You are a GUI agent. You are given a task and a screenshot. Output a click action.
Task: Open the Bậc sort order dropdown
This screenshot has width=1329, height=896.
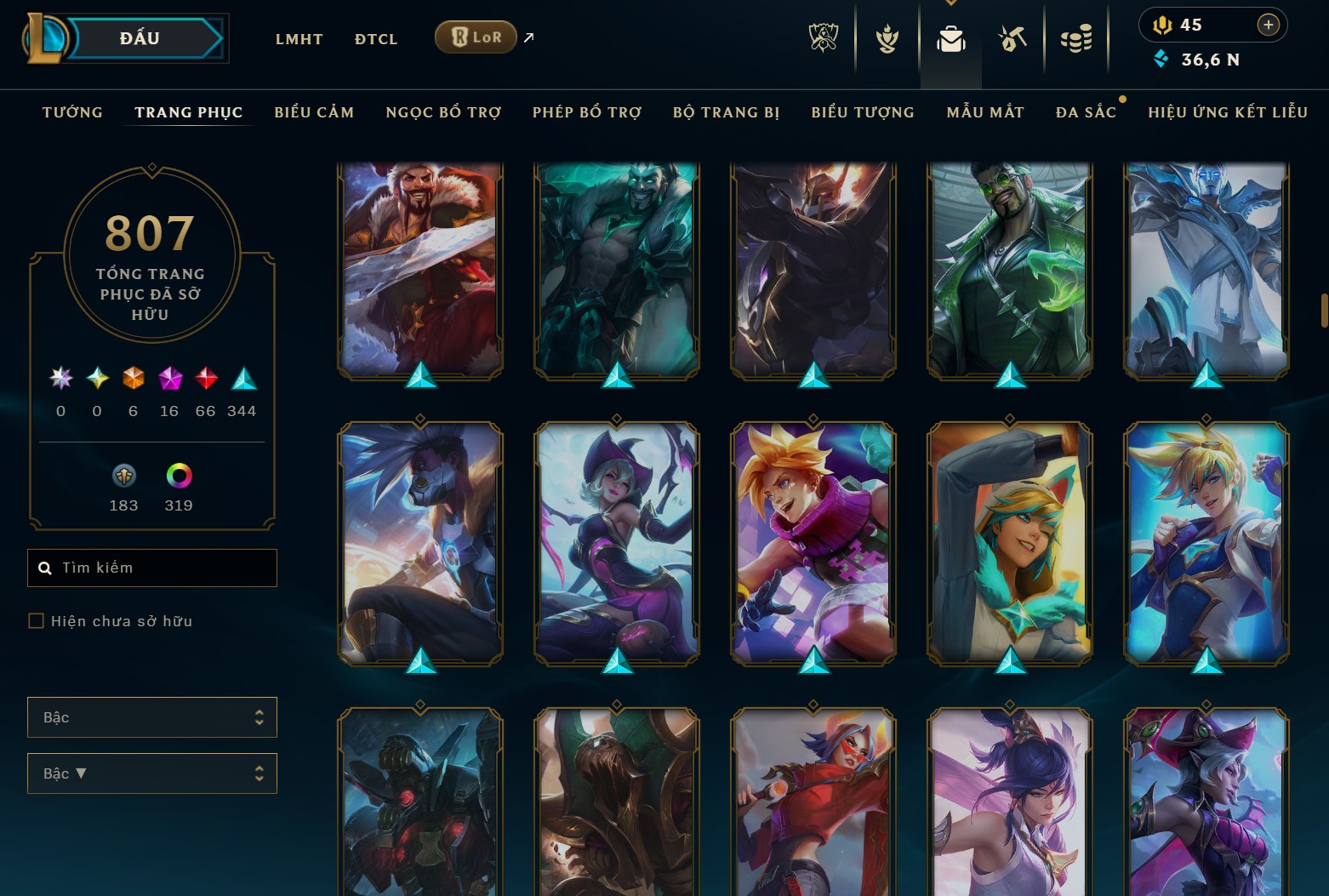[152, 773]
